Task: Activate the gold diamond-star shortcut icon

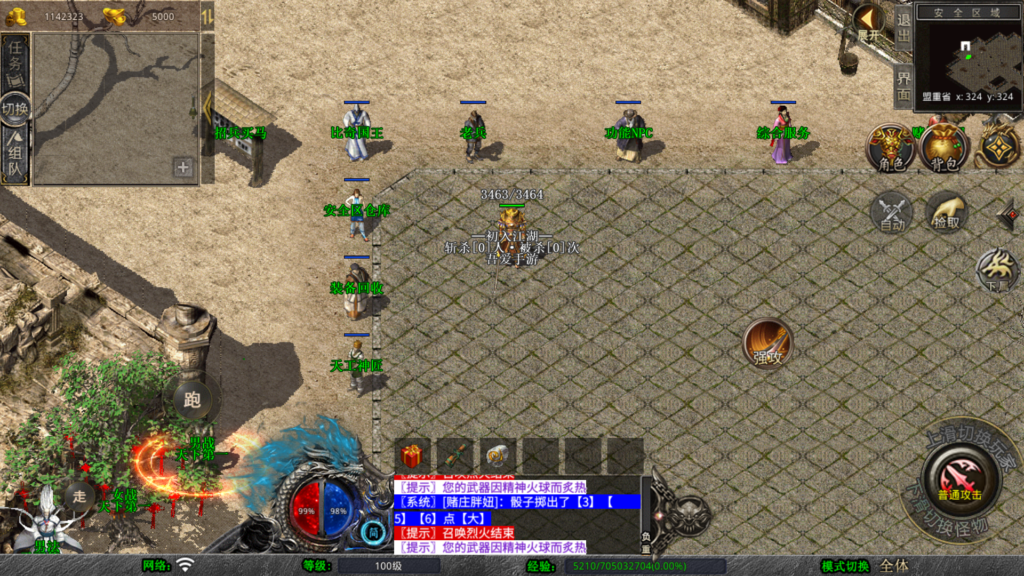Action: click(x=998, y=148)
